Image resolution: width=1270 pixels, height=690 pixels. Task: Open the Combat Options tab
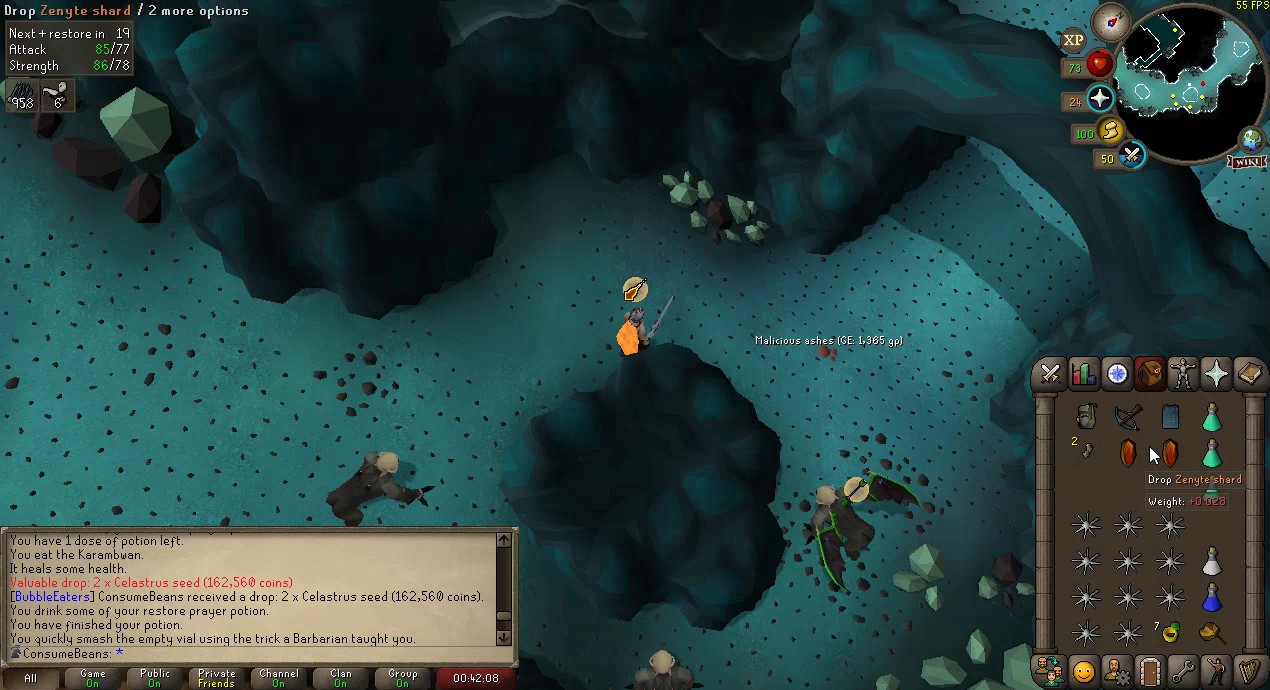coord(1051,374)
